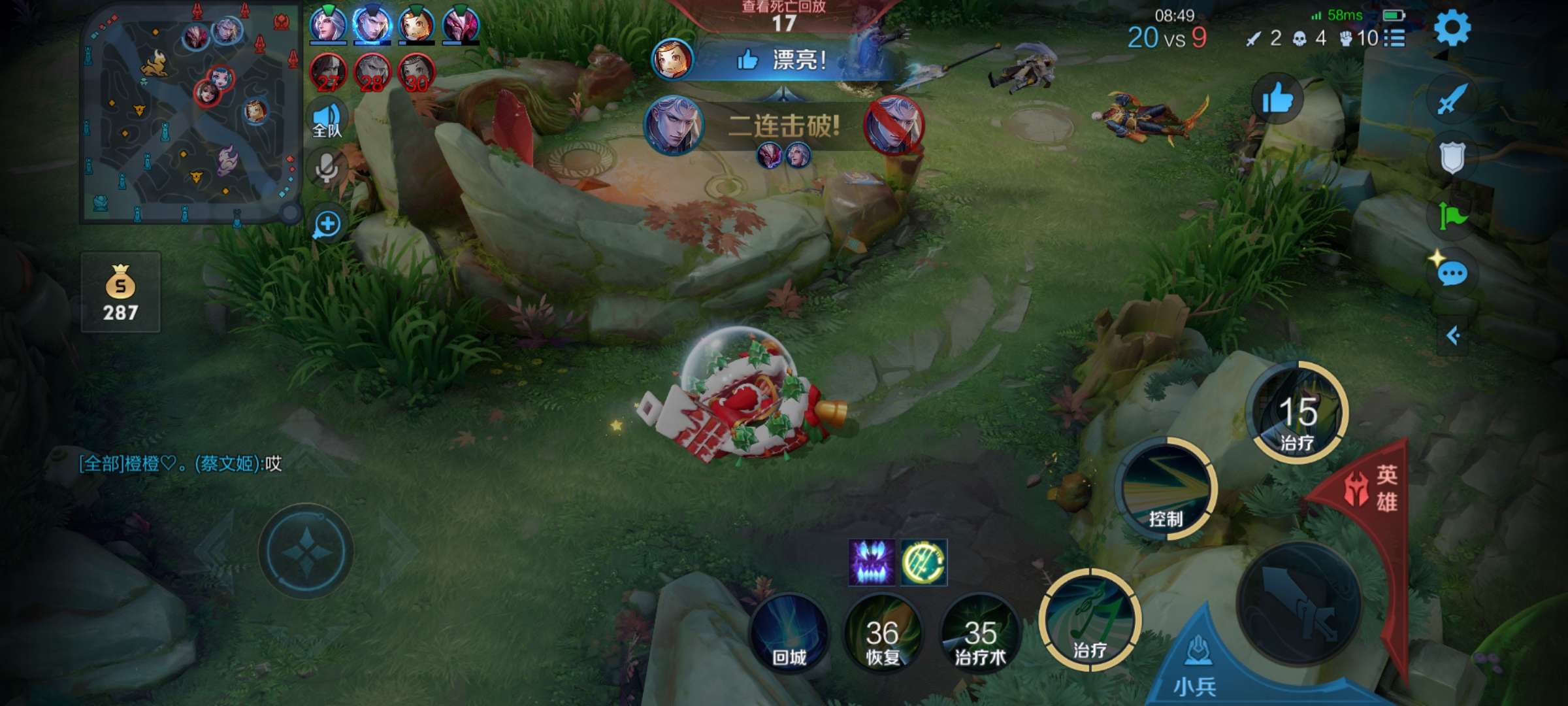Toggle the microphone button

327,168
